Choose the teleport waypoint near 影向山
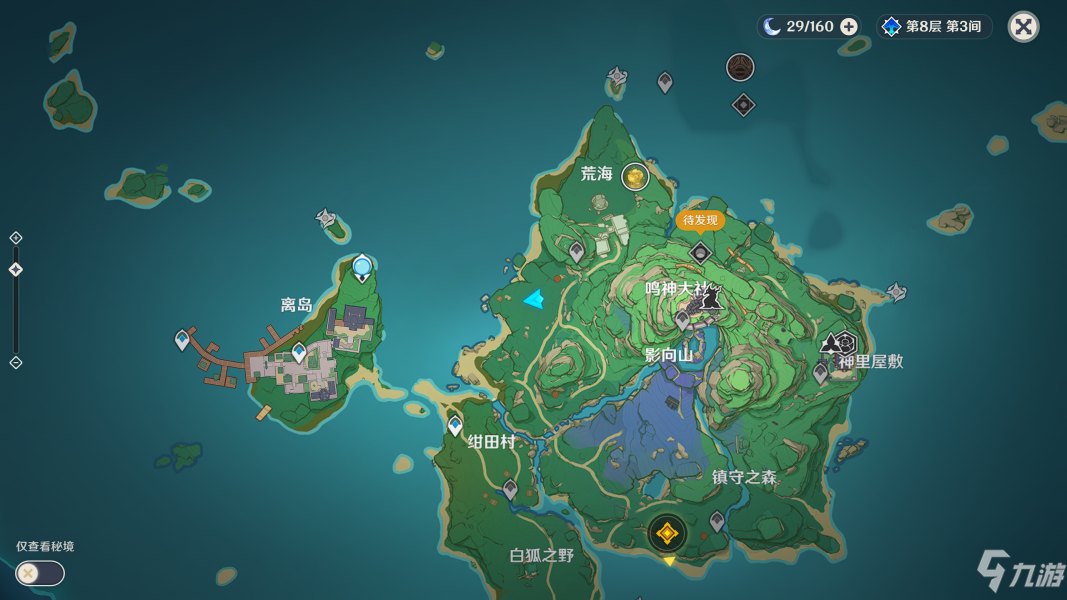The width and height of the screenshot is (1067, 600). (x=682, y=321)
